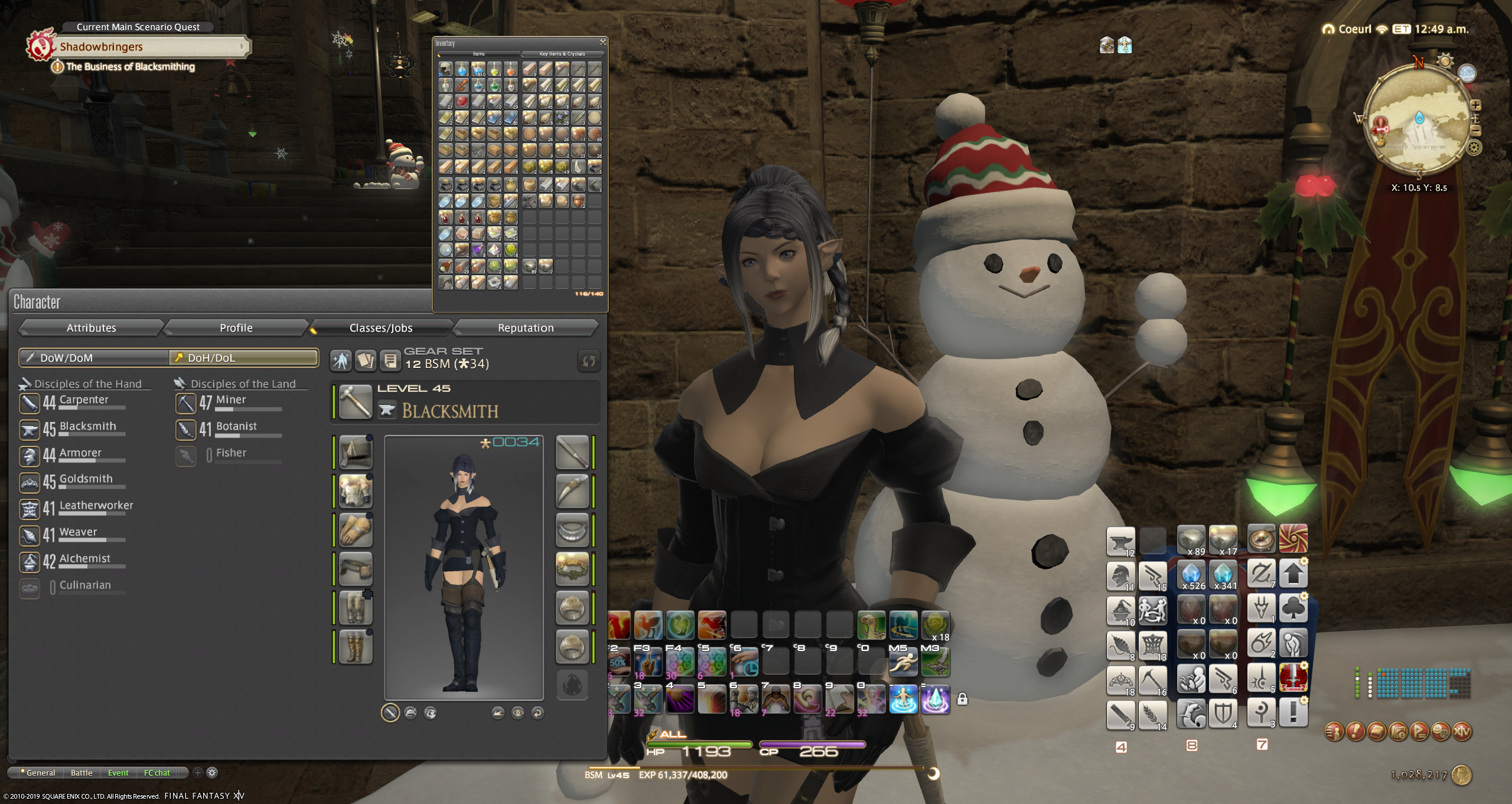Close the Inventory window
This screenshot has width=1512, height=804.
602,43
